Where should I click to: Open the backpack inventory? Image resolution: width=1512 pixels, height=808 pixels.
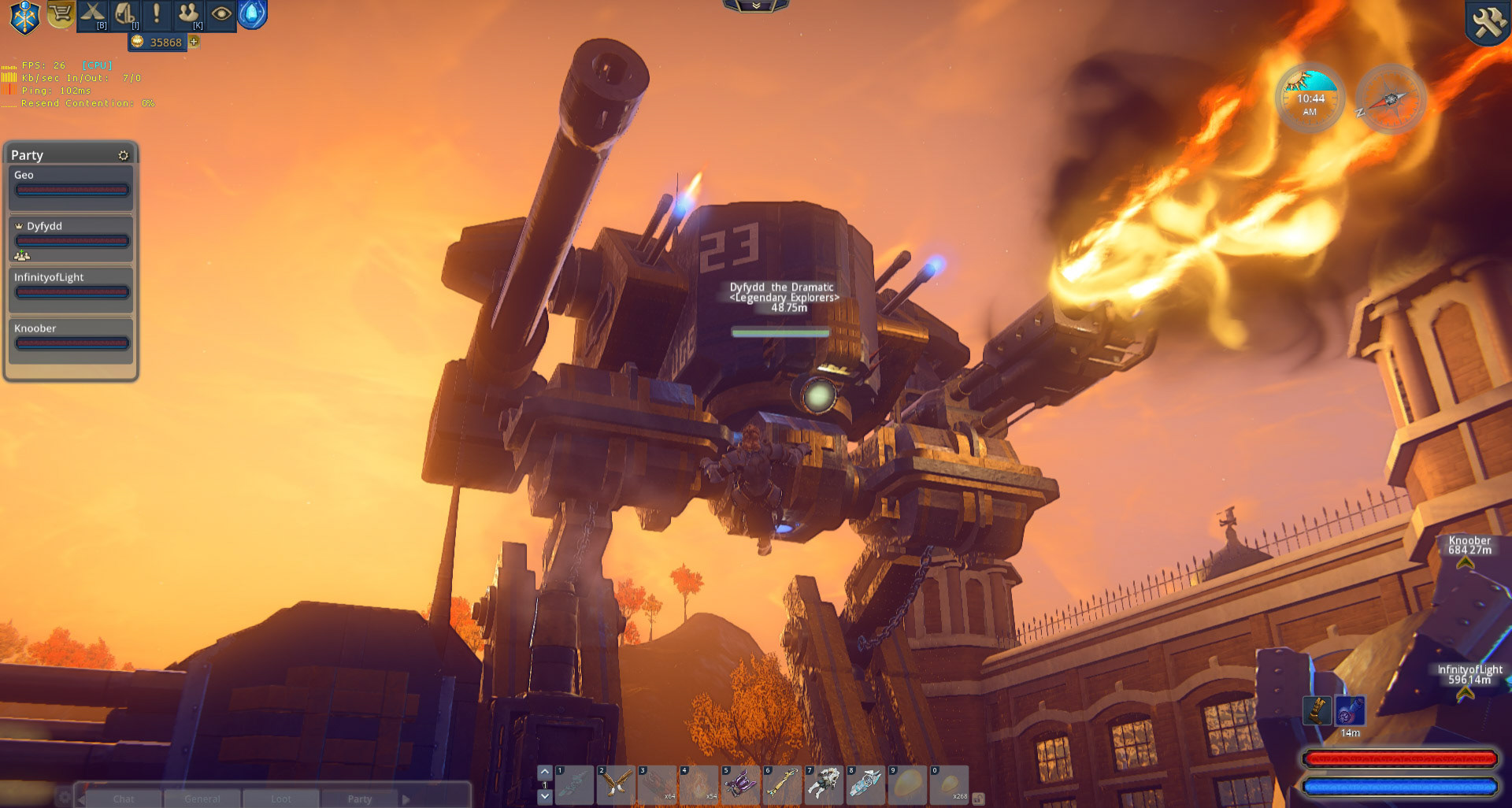click(x=125, y=15)
